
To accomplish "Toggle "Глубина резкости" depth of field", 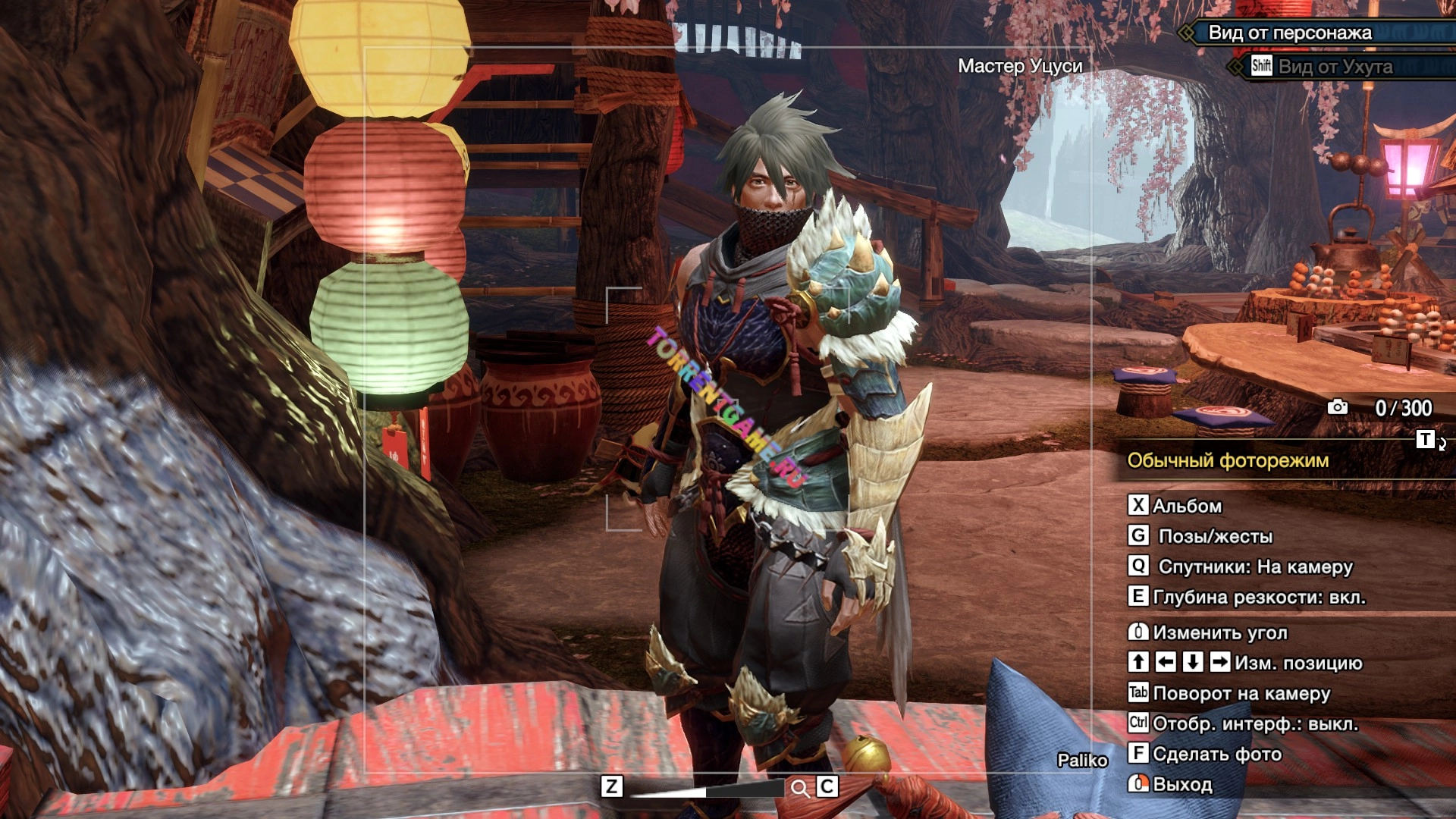I will (x=1258, y=597).
